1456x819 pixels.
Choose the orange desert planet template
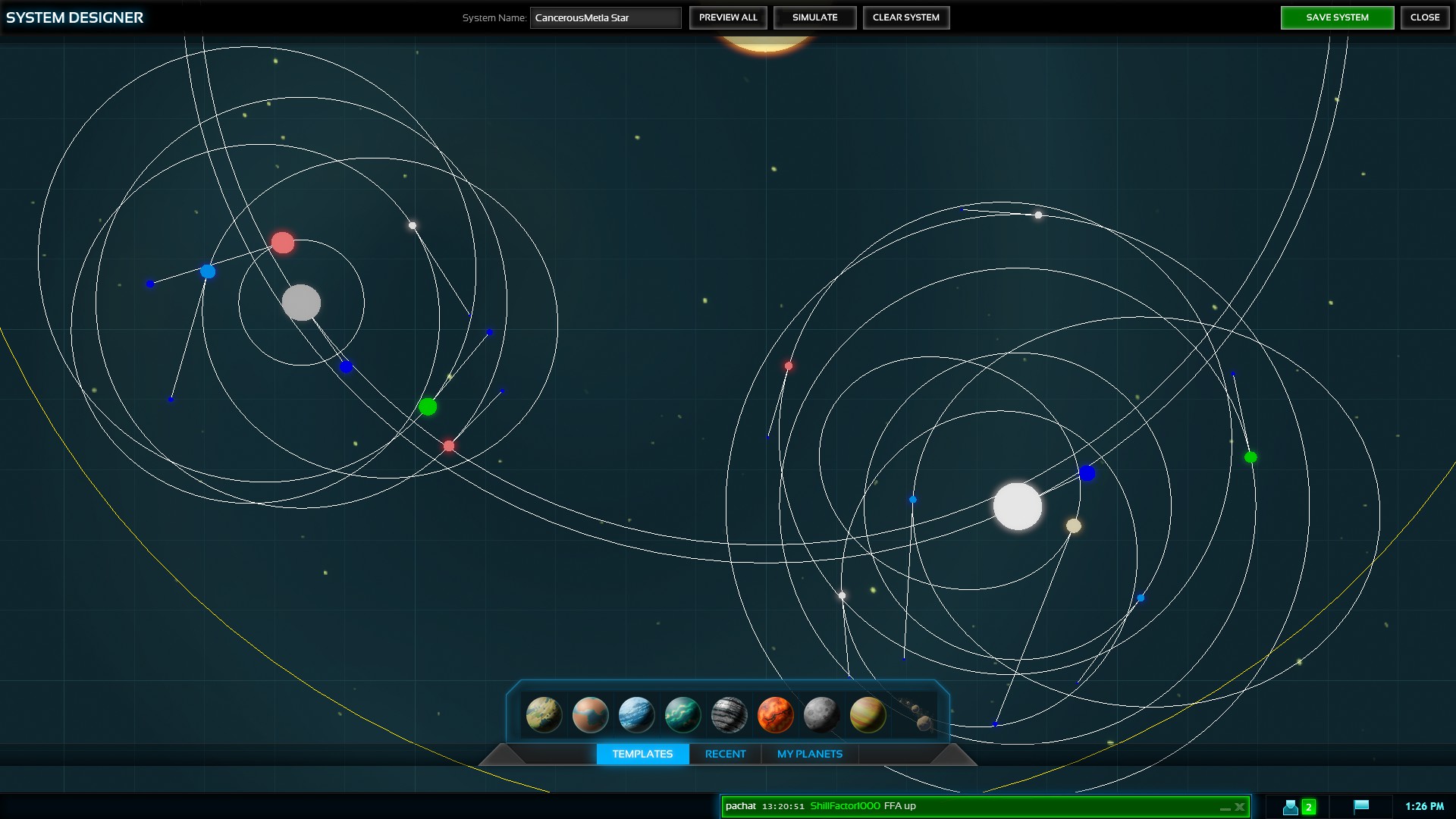point(590,714)
